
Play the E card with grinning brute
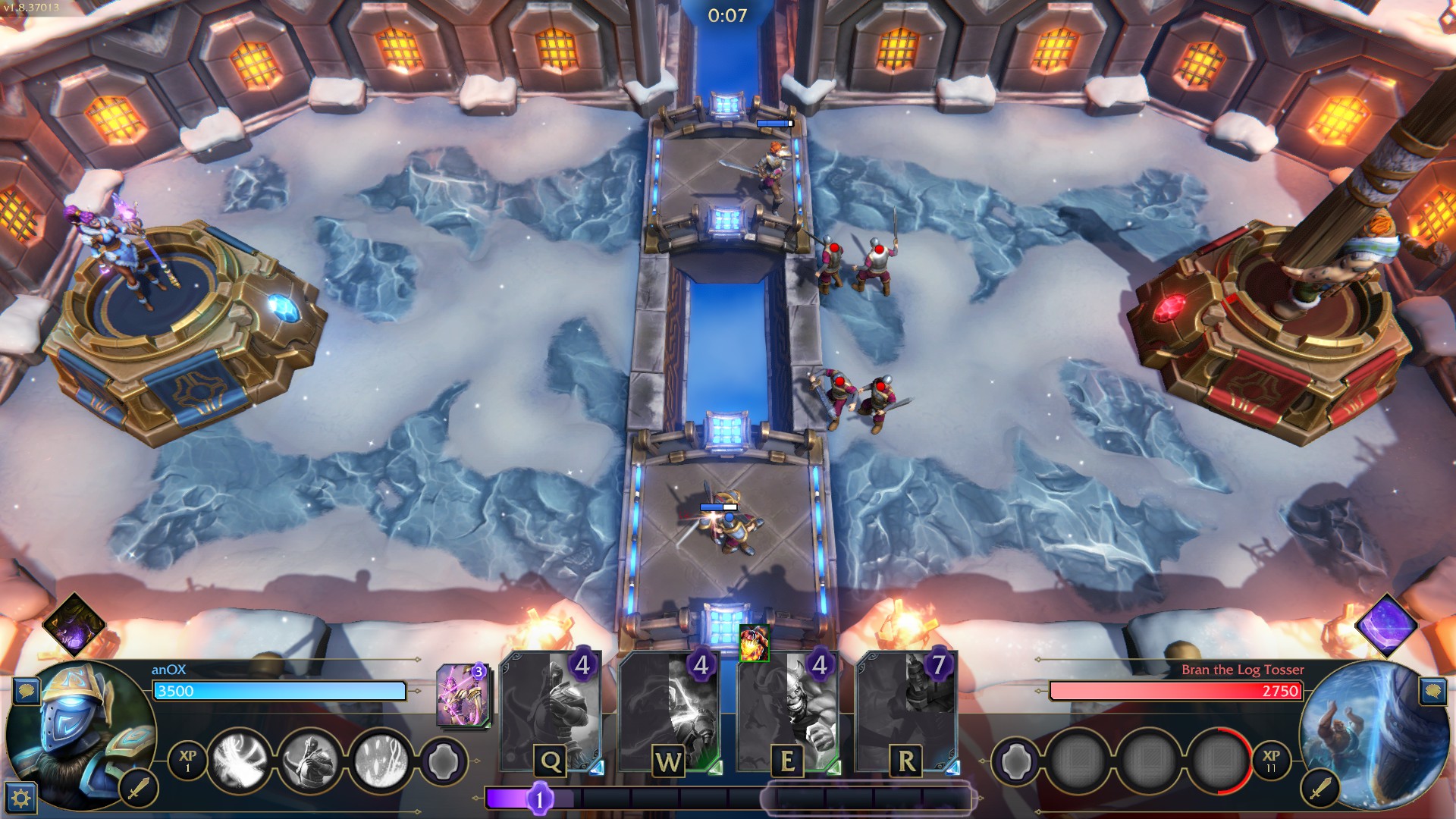pyautogui.click(x=788, y=714)
